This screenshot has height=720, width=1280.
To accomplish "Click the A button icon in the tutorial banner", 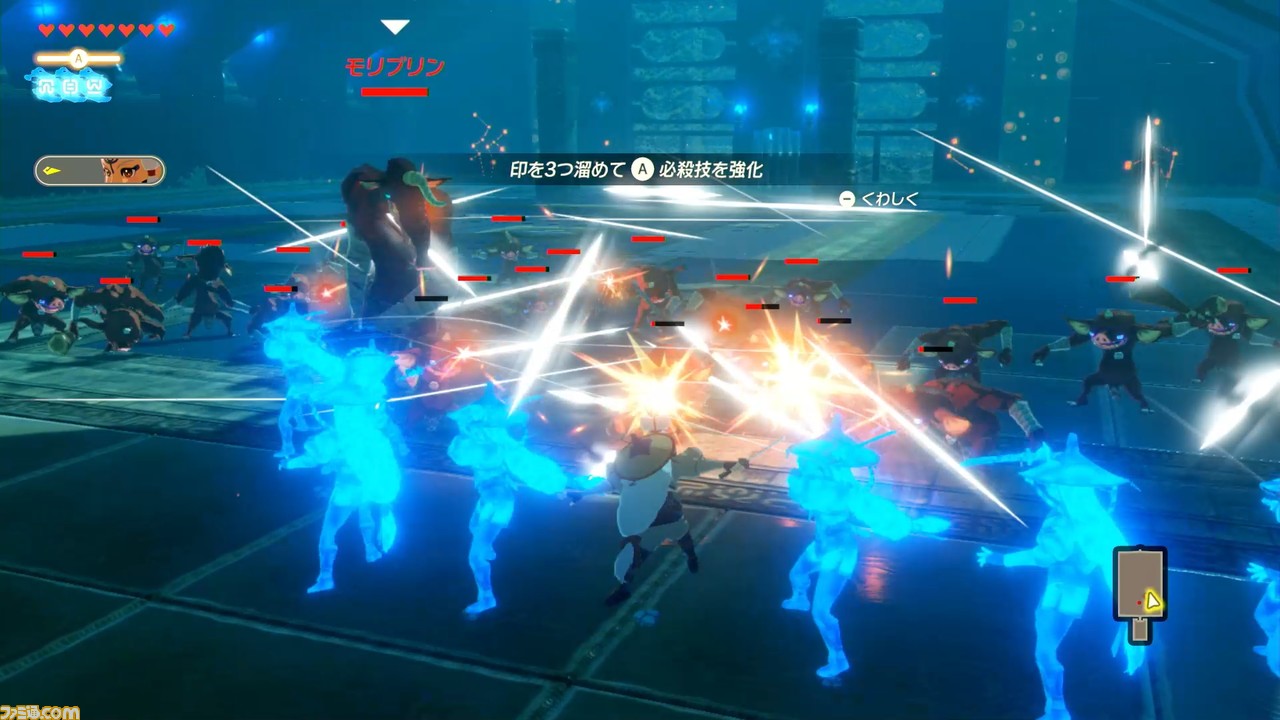I will (641, 168).
